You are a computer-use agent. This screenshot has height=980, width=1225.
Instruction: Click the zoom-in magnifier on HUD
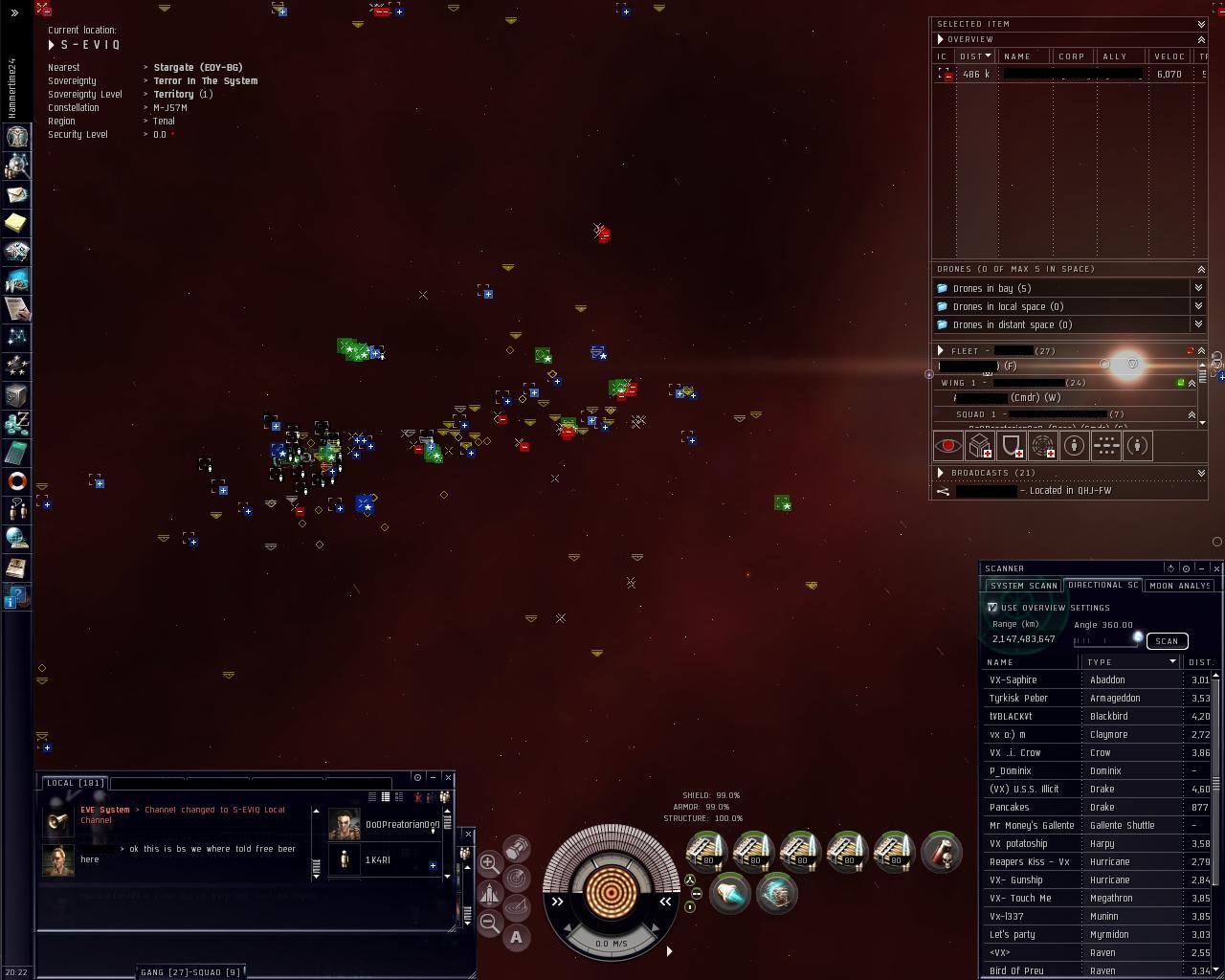click(x=489, y=862)
